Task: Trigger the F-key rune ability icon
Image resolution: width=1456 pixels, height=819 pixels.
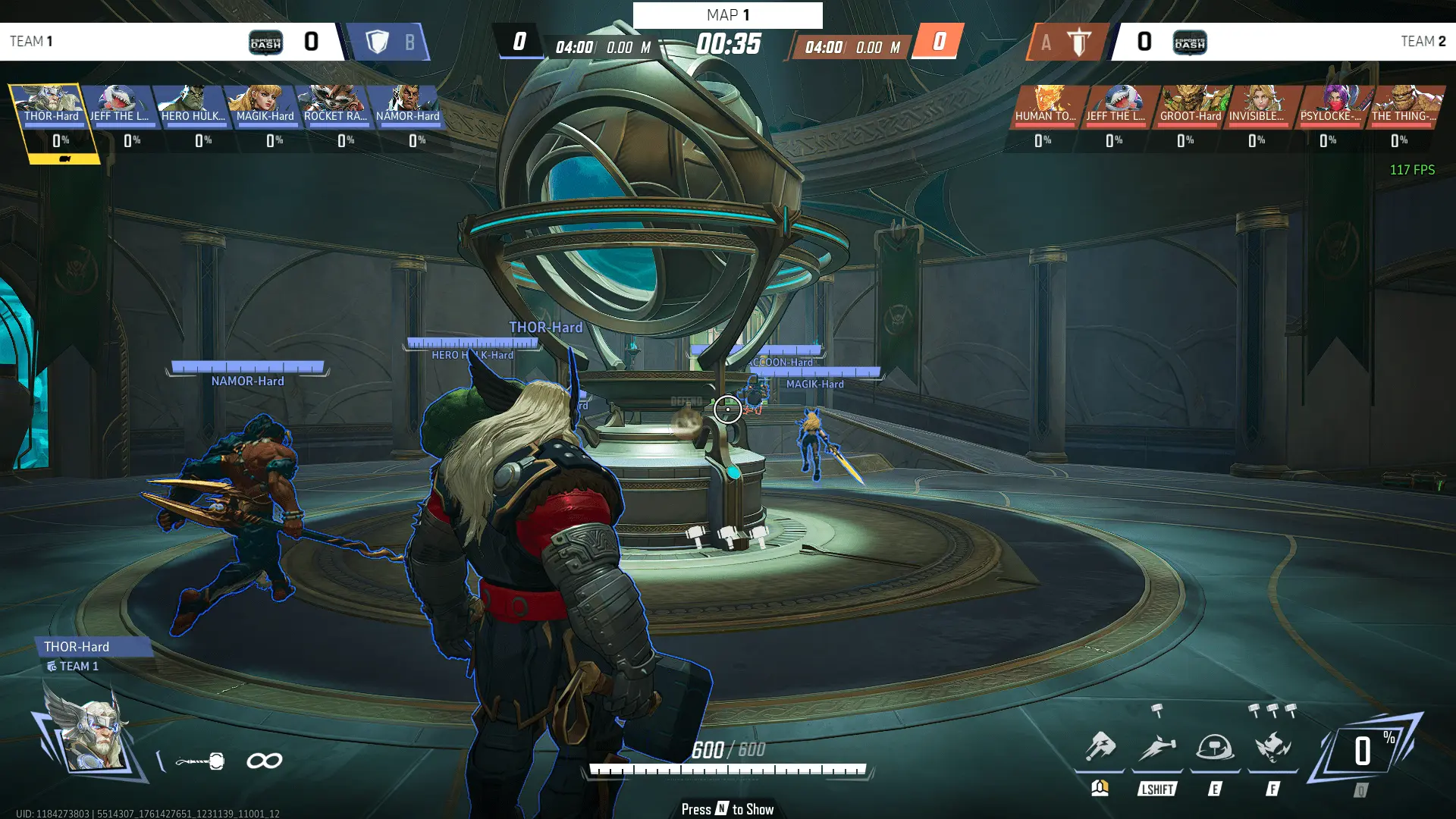Action: click(1273, 748)
